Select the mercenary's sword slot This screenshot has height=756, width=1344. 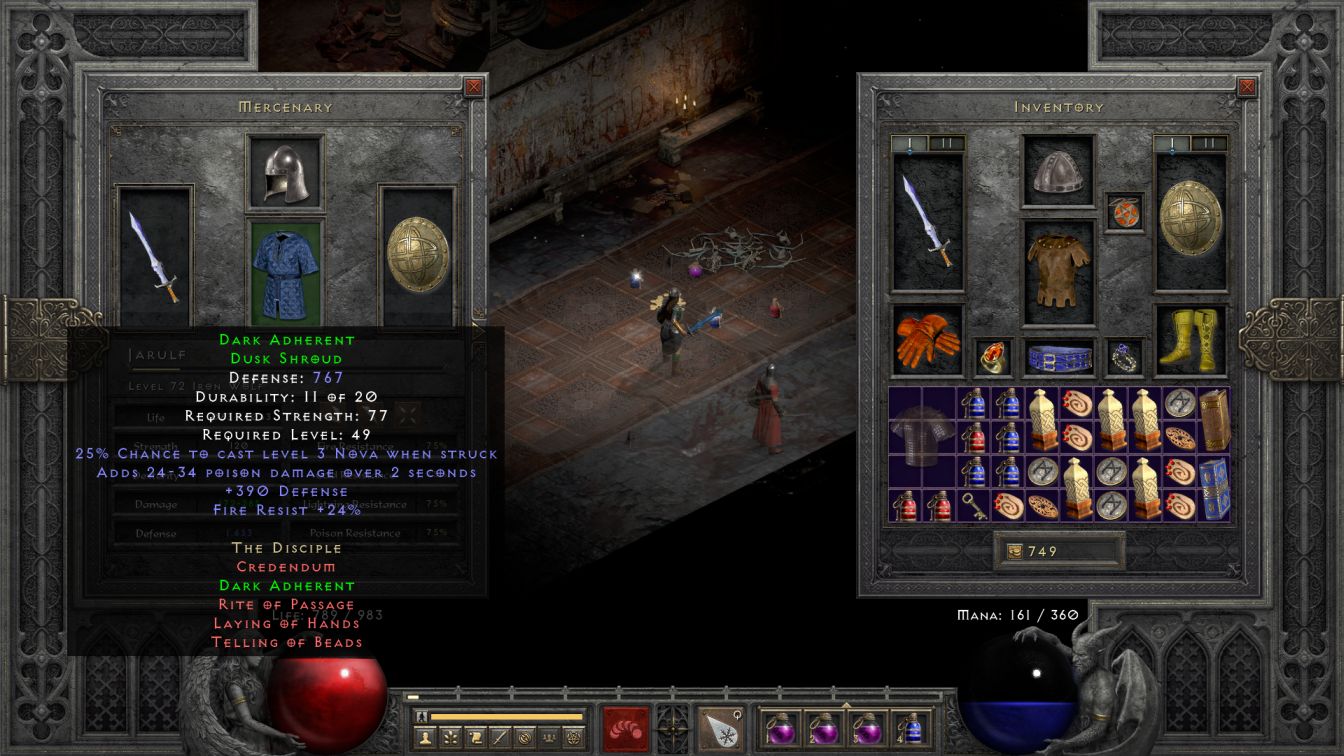click(155, 256)
